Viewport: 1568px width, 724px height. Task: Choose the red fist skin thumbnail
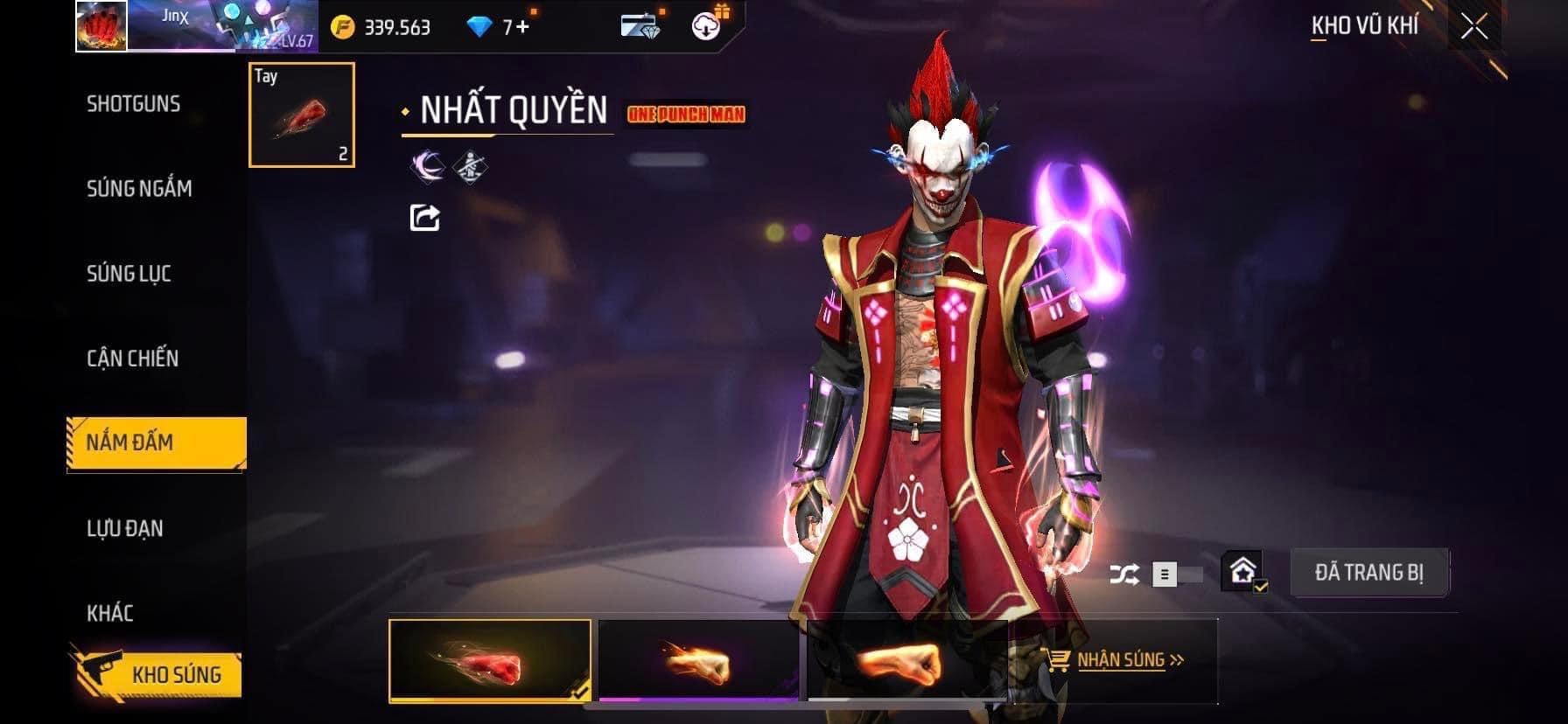pyautogui.click(x=490, y=660)
